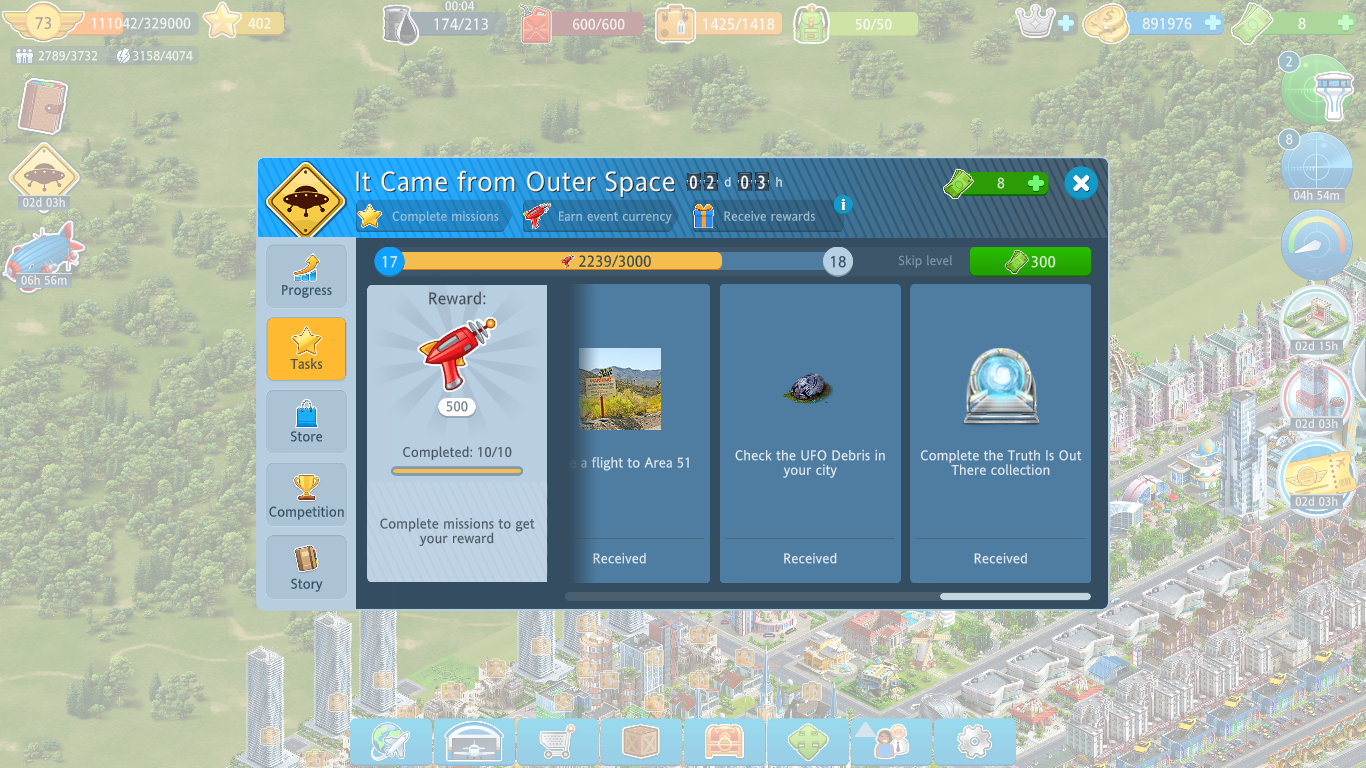This screenshot has width=1366, height=768.
Task: Select the Tasks tab
Action: pyautogui.click(x=306, y=350)
